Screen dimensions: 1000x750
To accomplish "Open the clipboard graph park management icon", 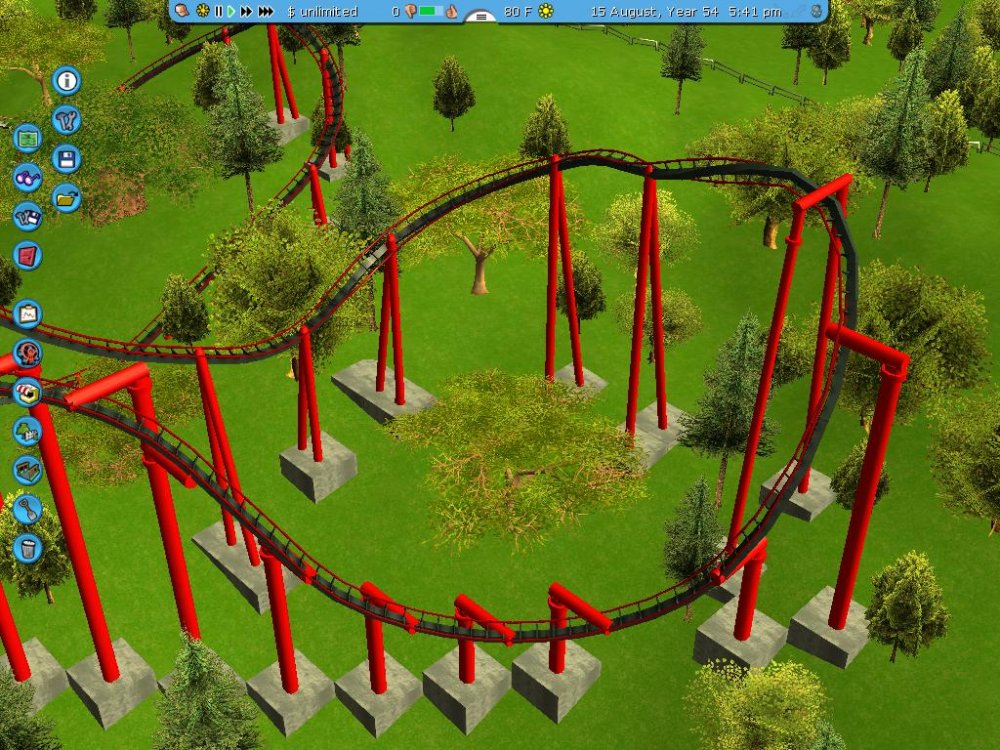I will pos(27,314).
